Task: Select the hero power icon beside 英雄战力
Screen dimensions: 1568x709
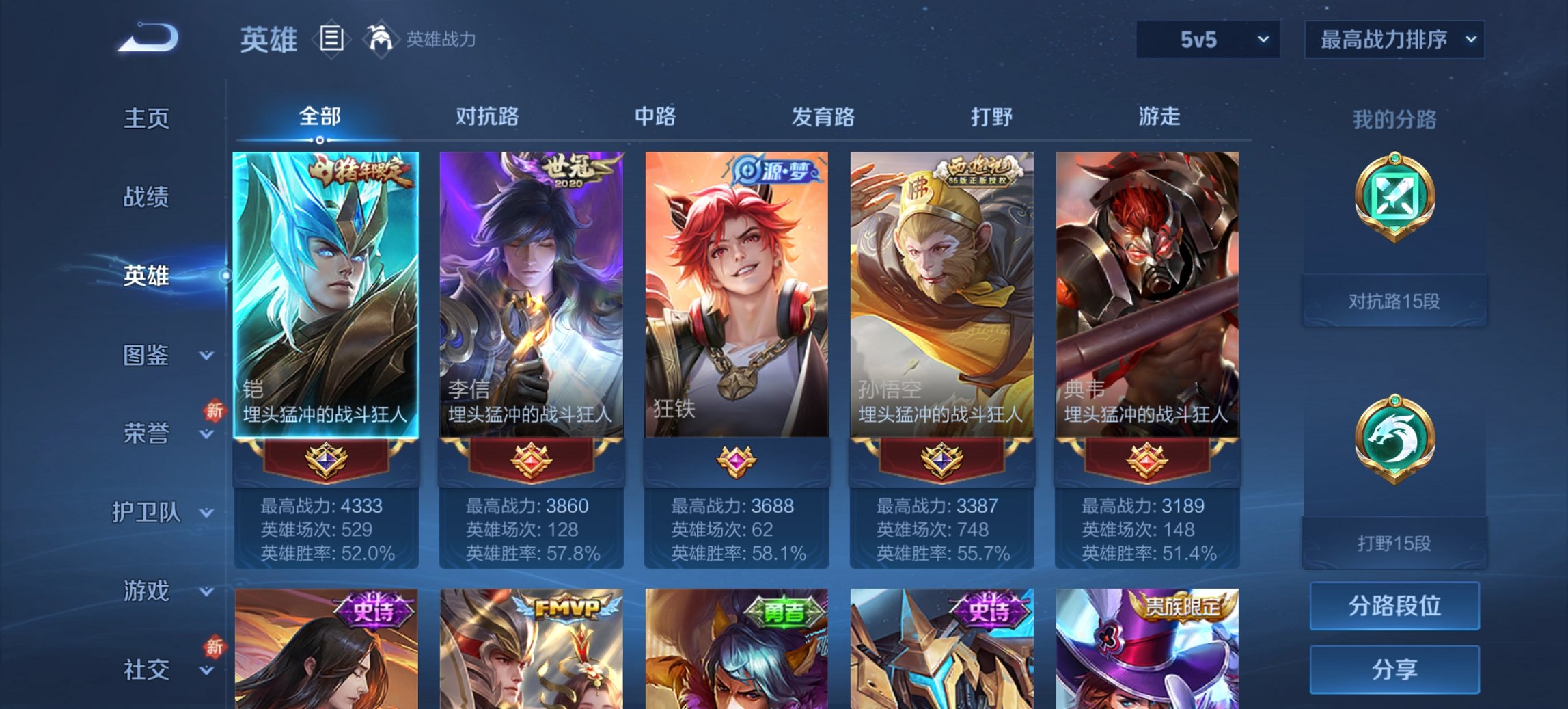Action: [x=381, y=39]
